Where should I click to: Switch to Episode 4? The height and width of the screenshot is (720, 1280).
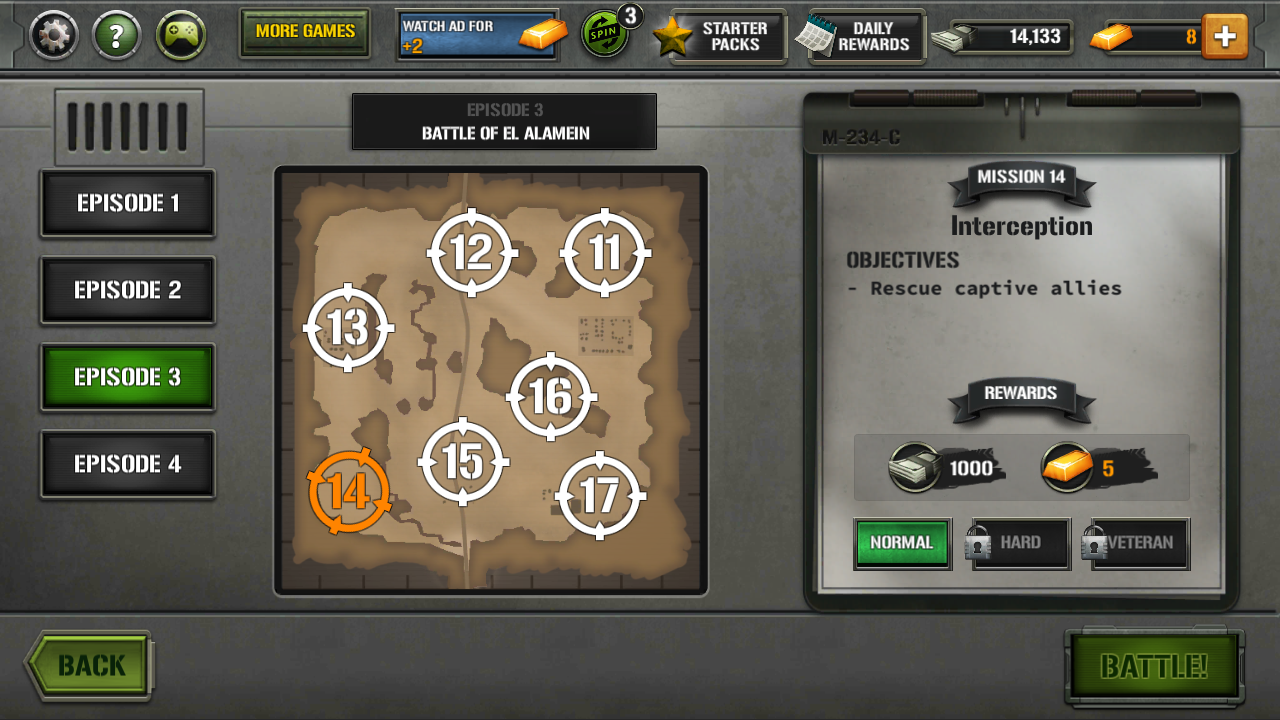coord(127,463)
